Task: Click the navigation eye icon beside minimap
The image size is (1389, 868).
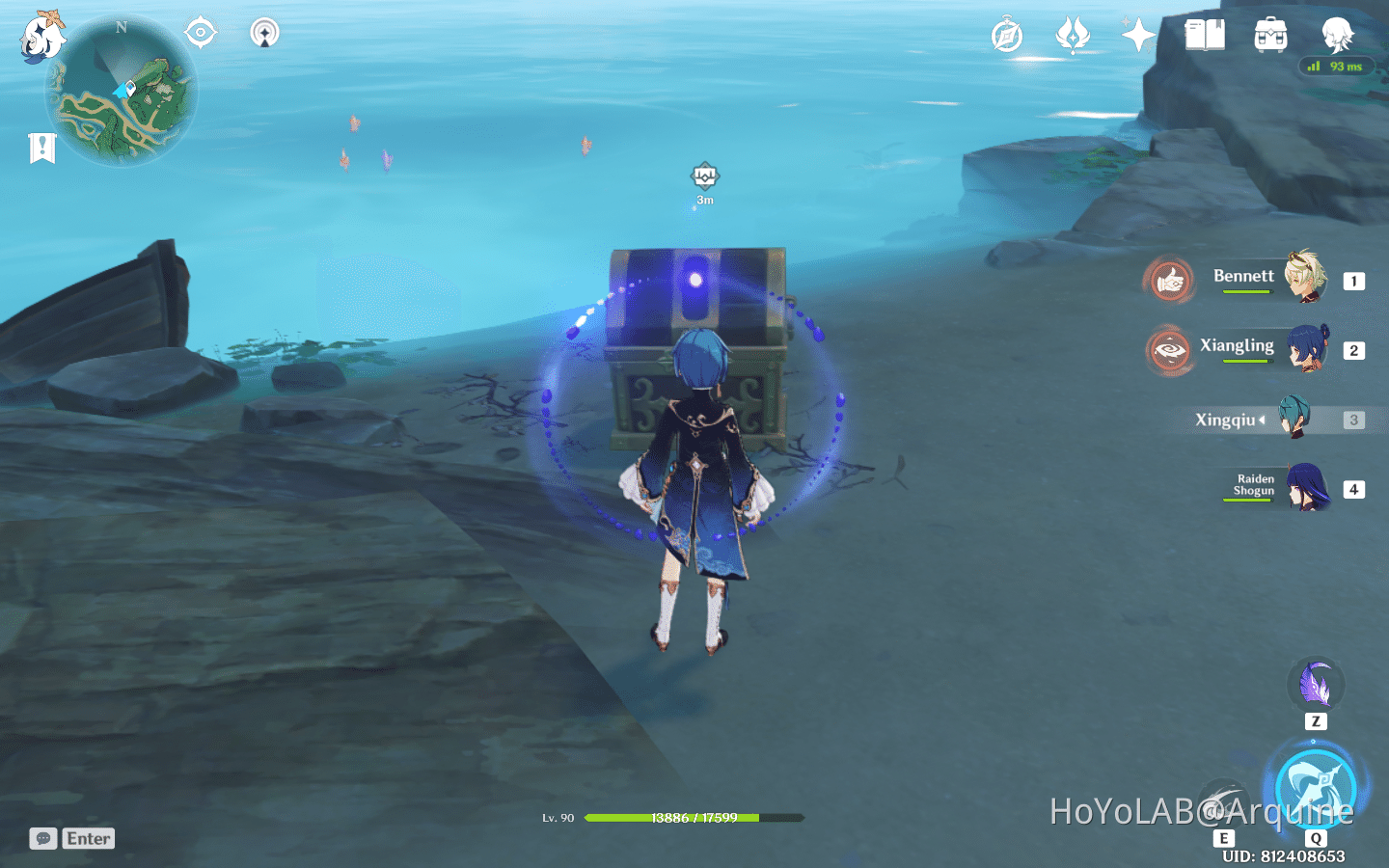Action: click(x=200, y=32)
